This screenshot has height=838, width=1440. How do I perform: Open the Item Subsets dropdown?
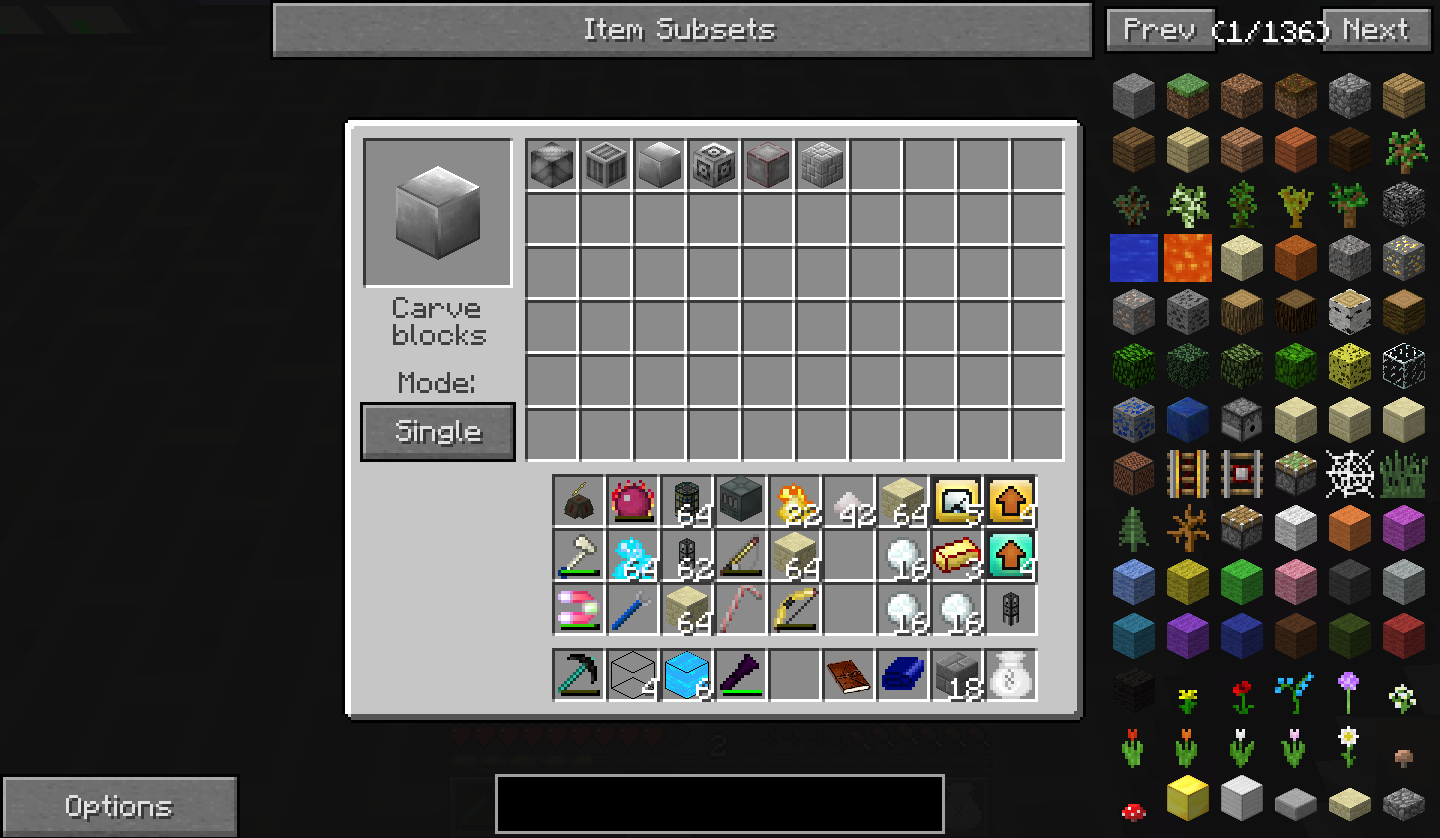pos(681,30)
